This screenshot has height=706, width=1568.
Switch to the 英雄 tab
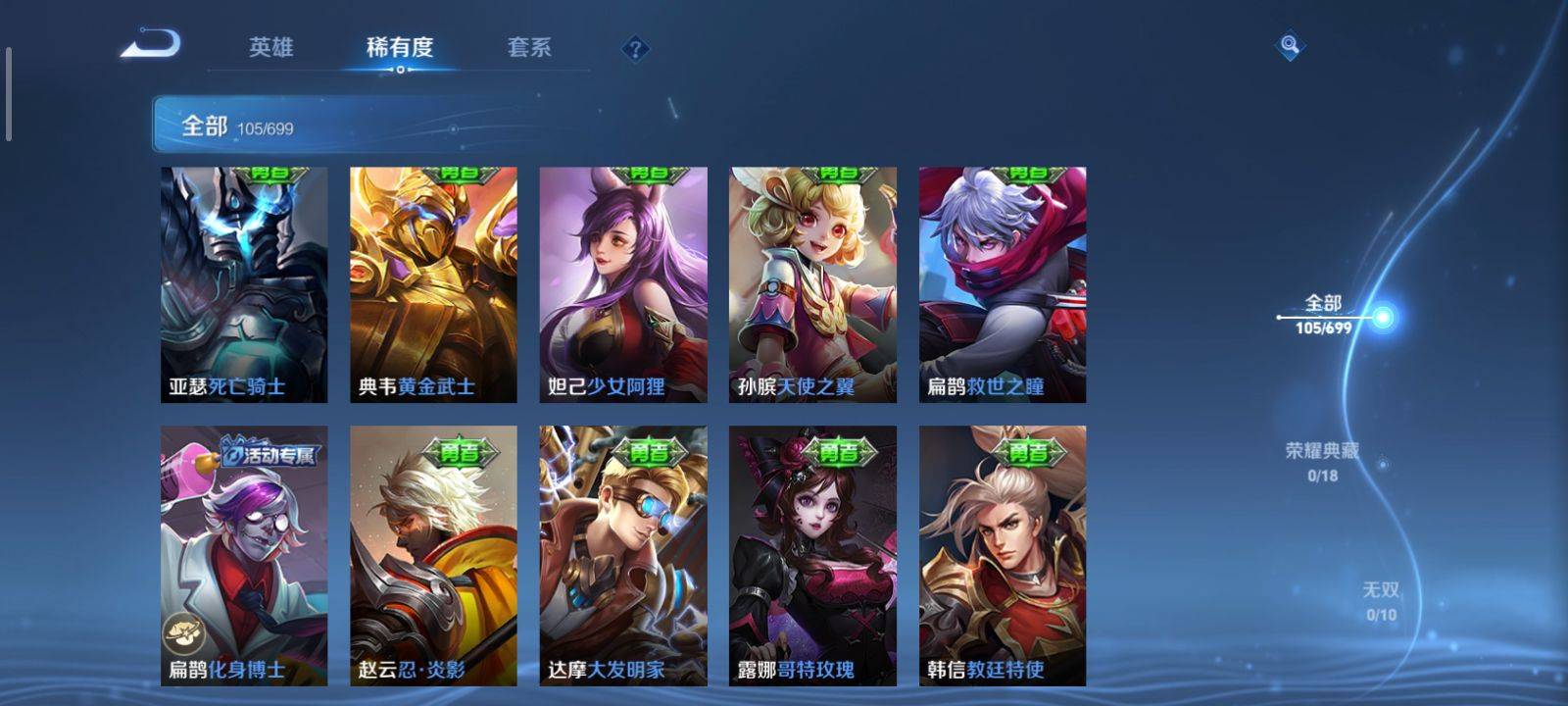270,47
